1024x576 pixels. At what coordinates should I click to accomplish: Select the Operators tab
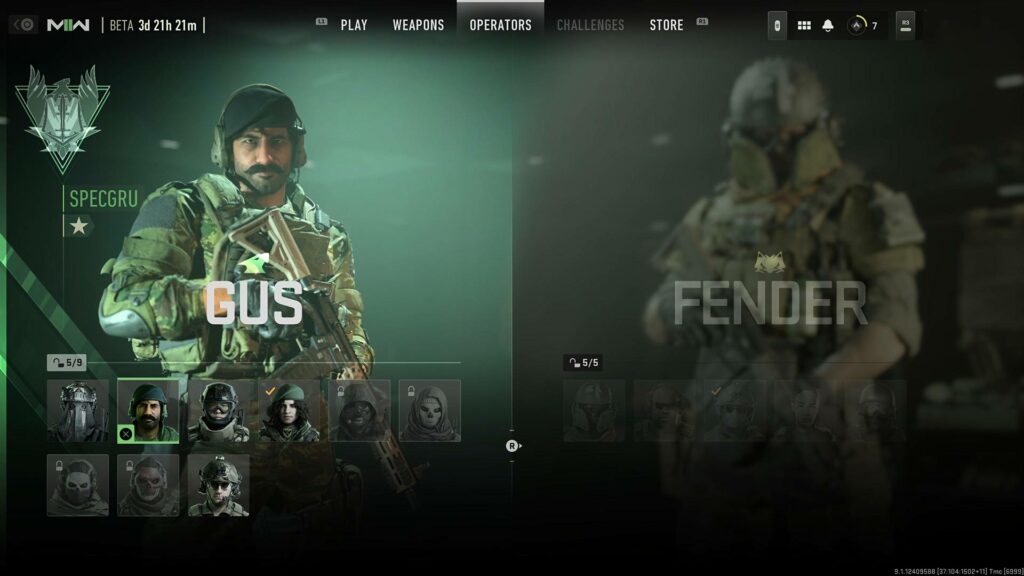500,25
